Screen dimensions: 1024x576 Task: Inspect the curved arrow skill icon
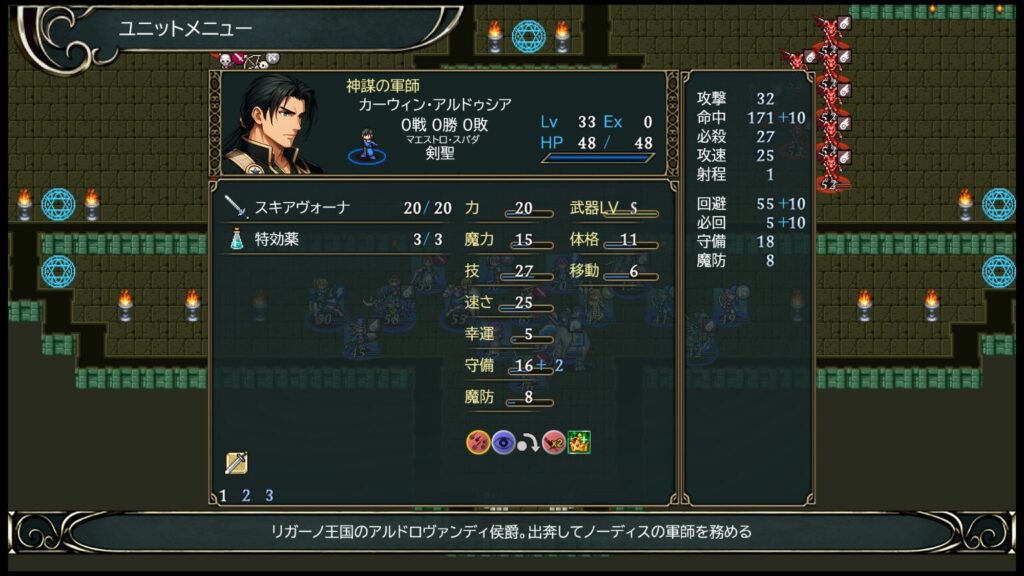click(529, 442)
